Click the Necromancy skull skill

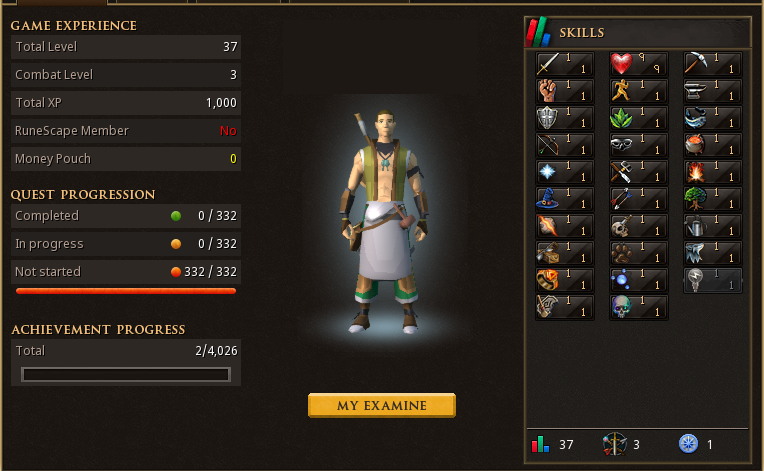click(638, 308)
